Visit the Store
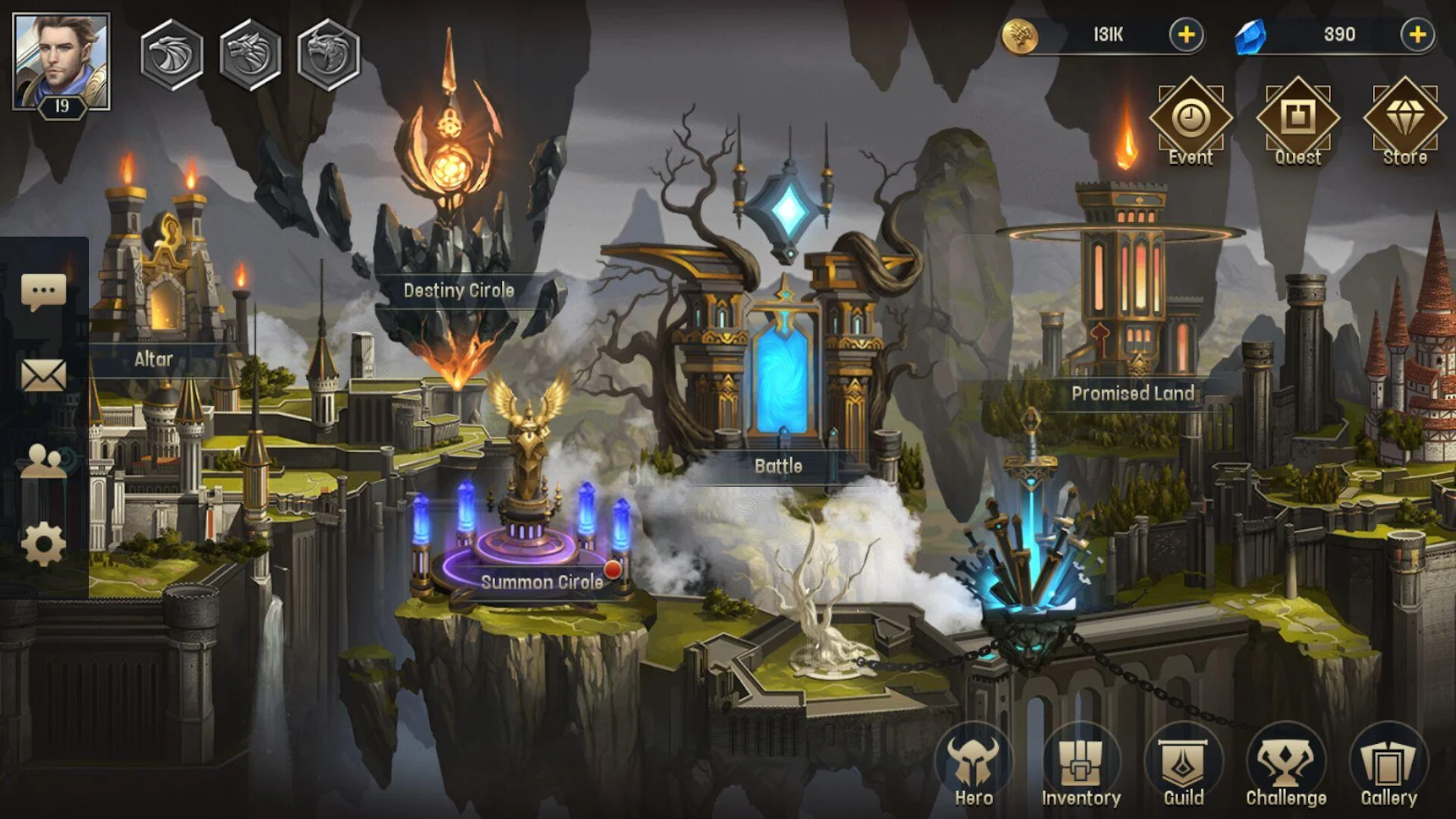 pyautogui.click(x=1404, y=121)
